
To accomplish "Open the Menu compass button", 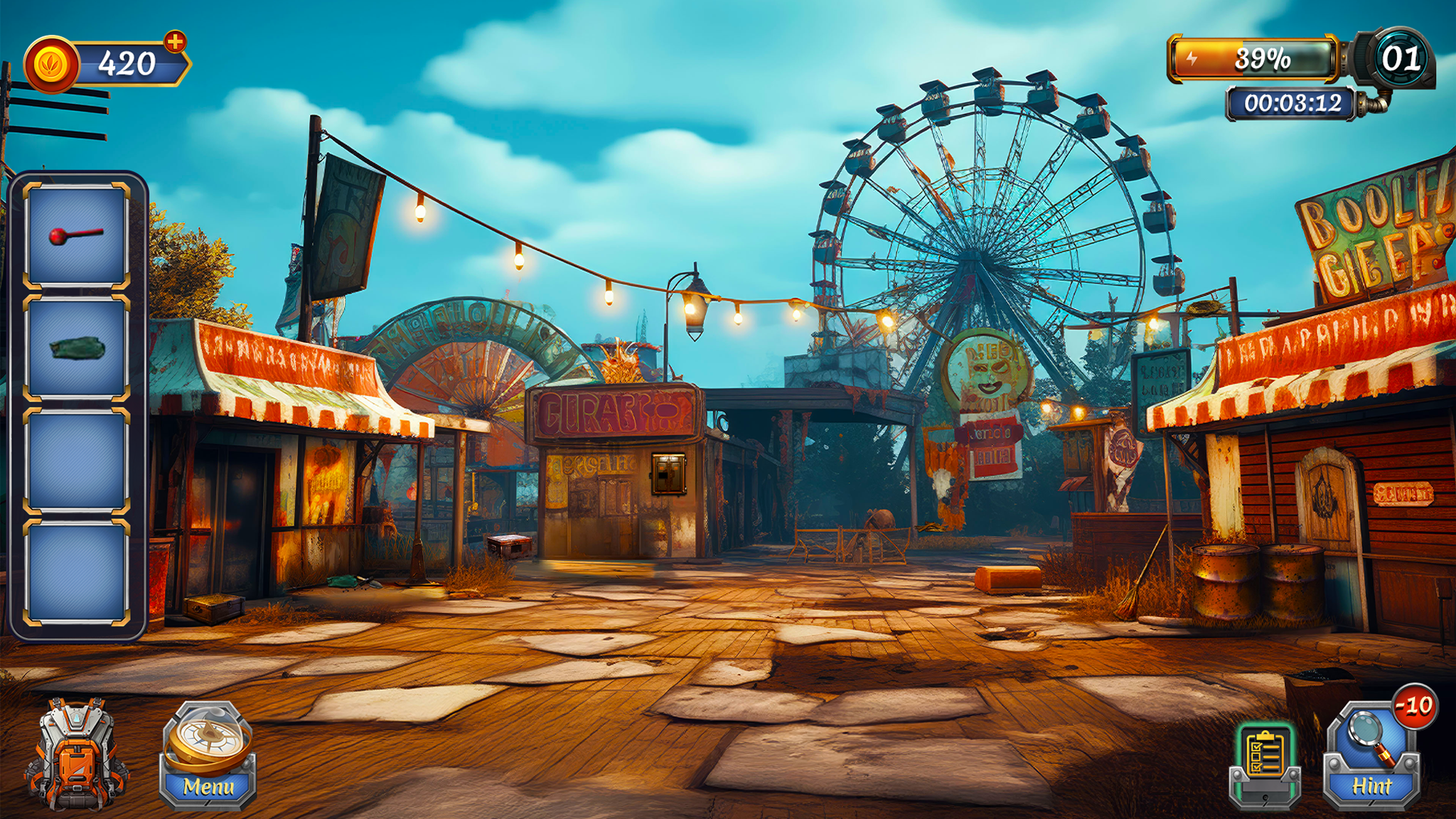I will click(x=208, y=756).
